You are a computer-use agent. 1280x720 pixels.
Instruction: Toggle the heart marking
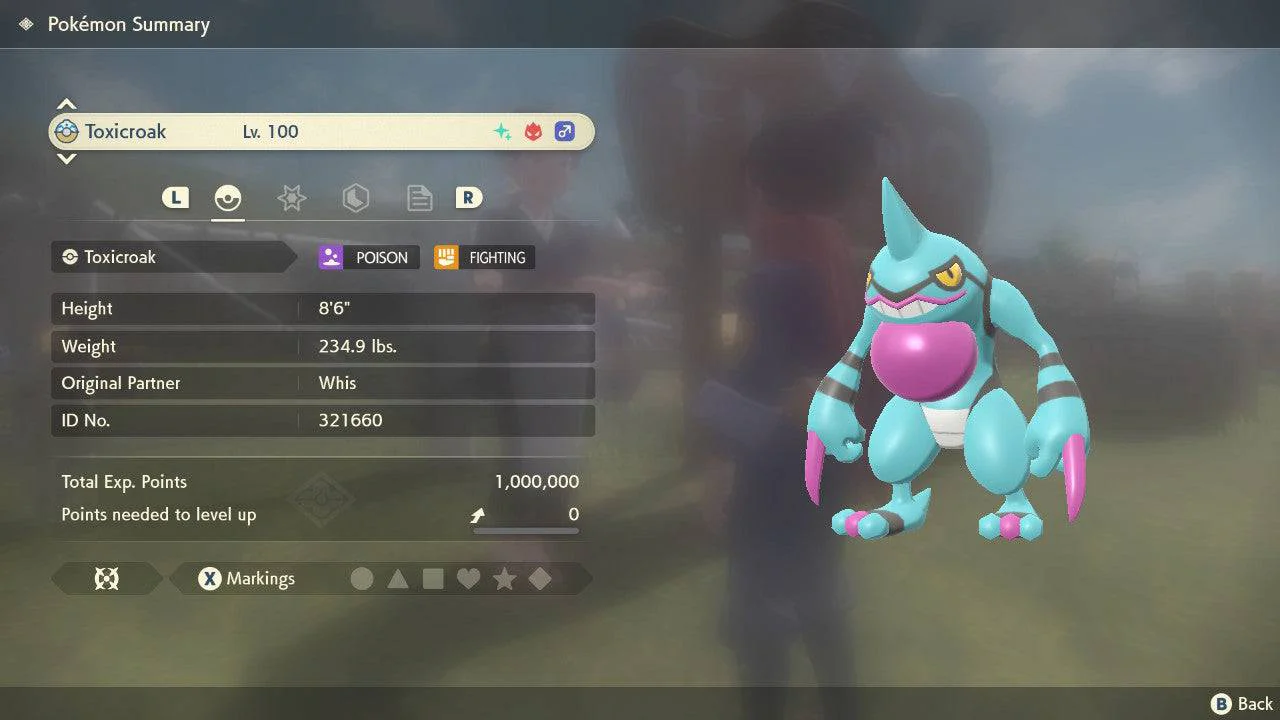coord(469,579)
